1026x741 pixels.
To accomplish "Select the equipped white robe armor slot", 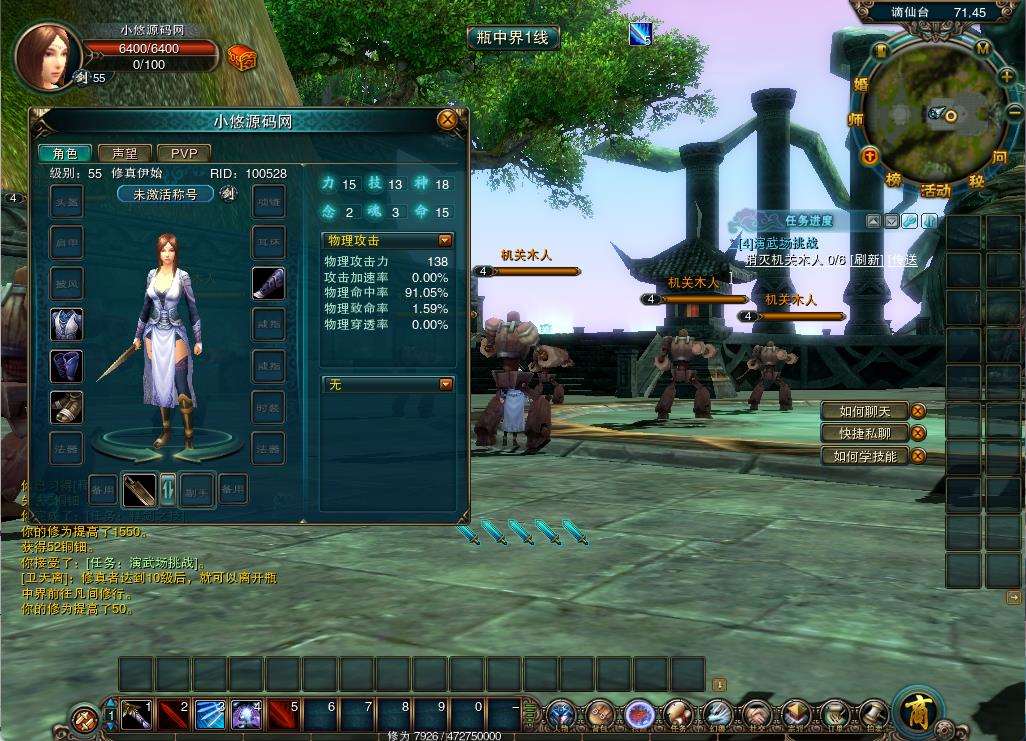I will click(67, 324).
